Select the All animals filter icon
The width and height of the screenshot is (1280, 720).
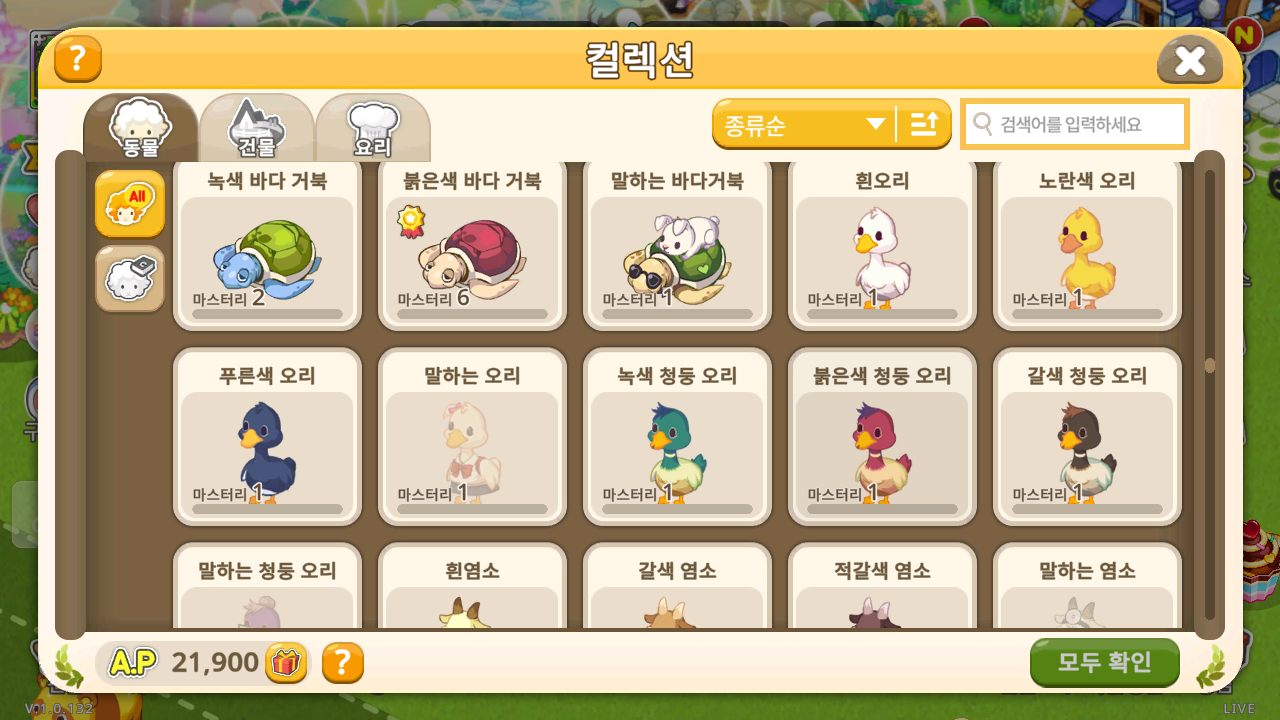(x=130, y=204)
